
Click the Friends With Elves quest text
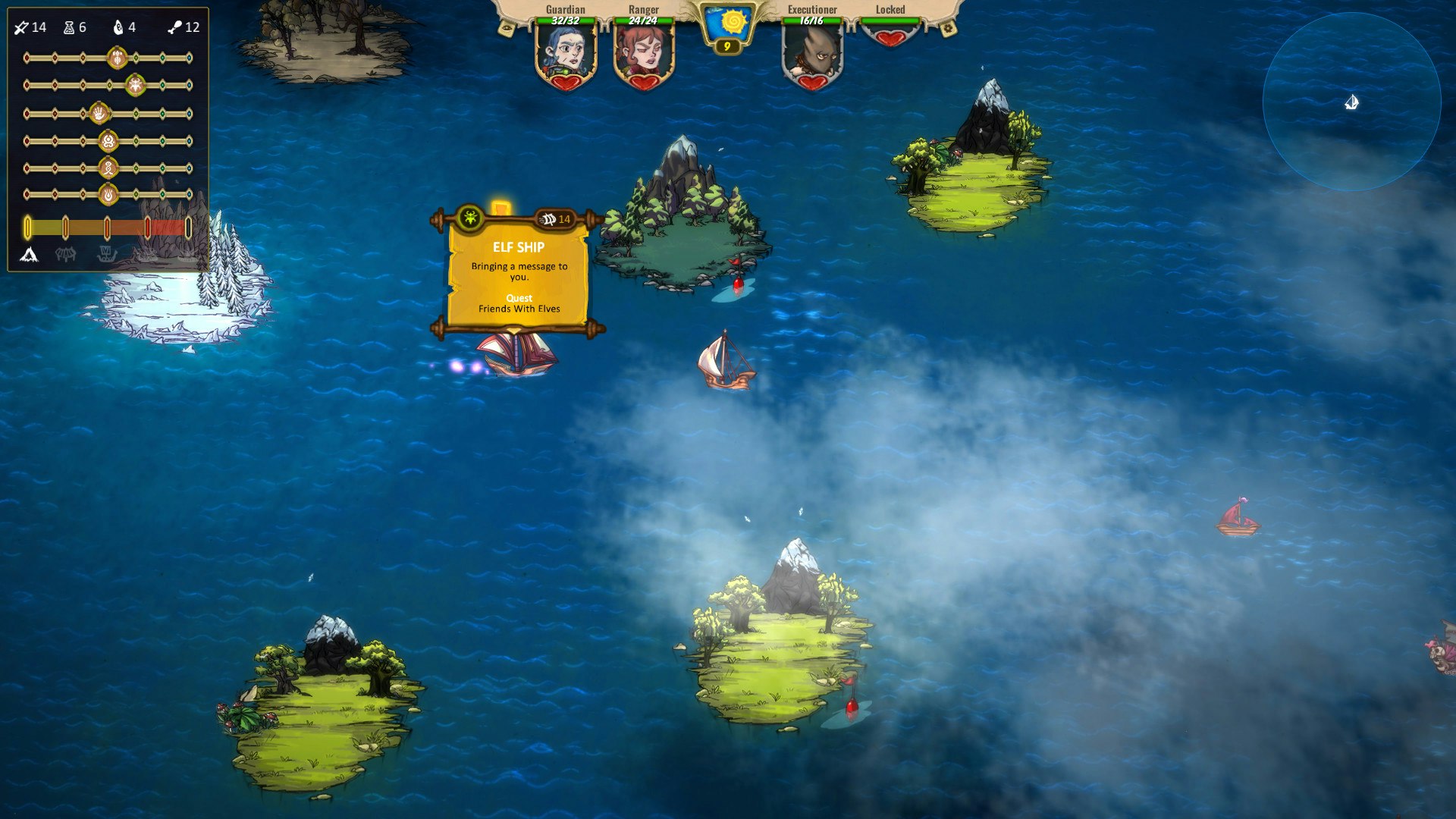[520, 308]
